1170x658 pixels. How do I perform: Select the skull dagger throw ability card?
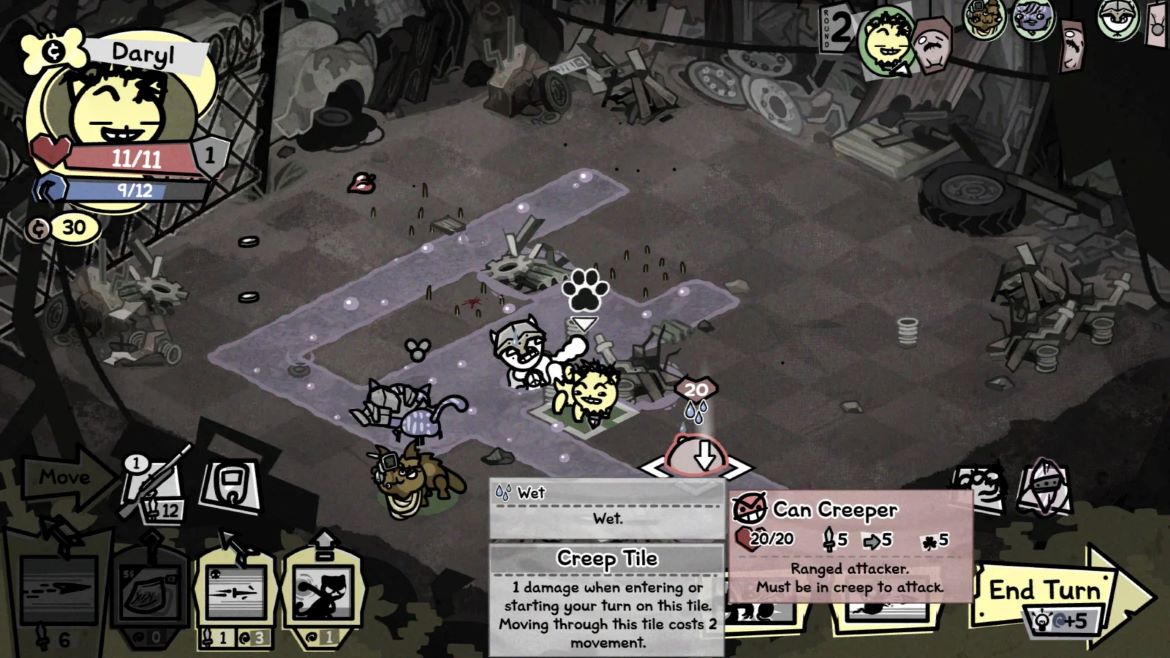coord(236,592)
